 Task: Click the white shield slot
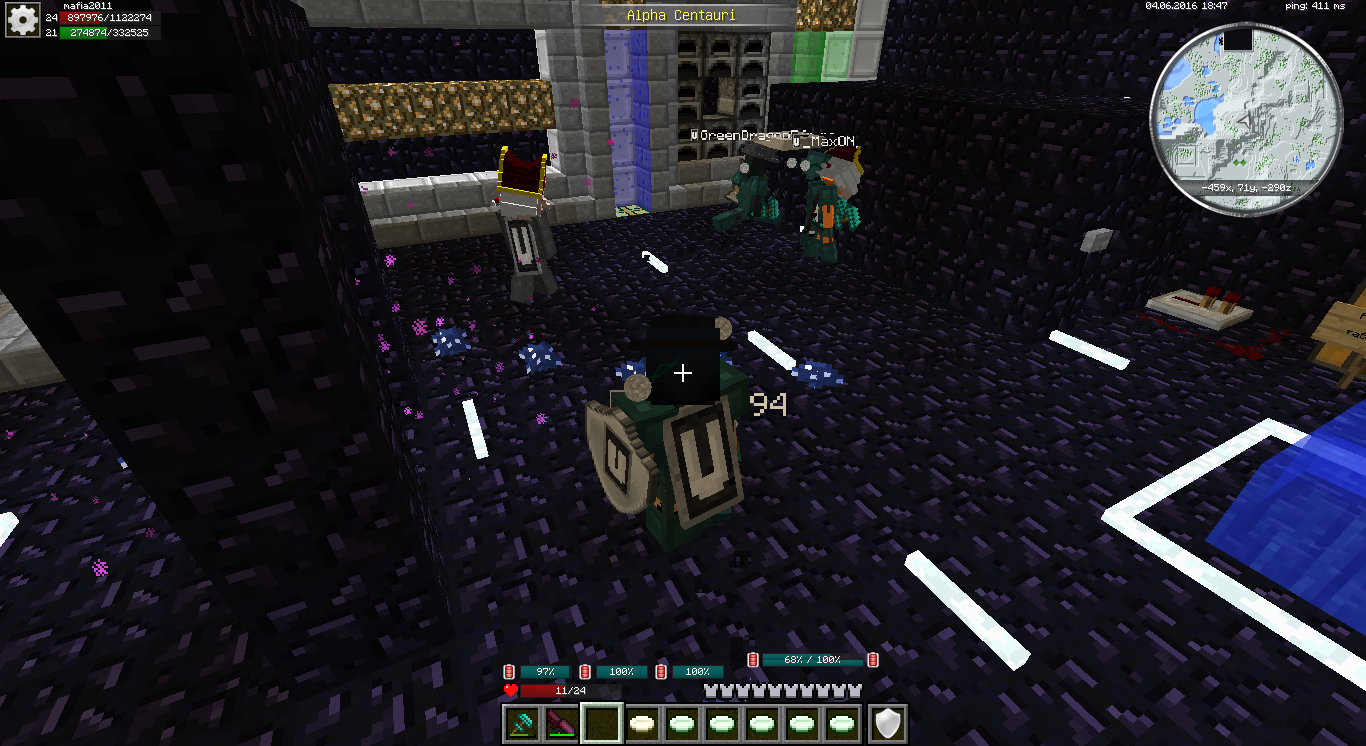888,722
